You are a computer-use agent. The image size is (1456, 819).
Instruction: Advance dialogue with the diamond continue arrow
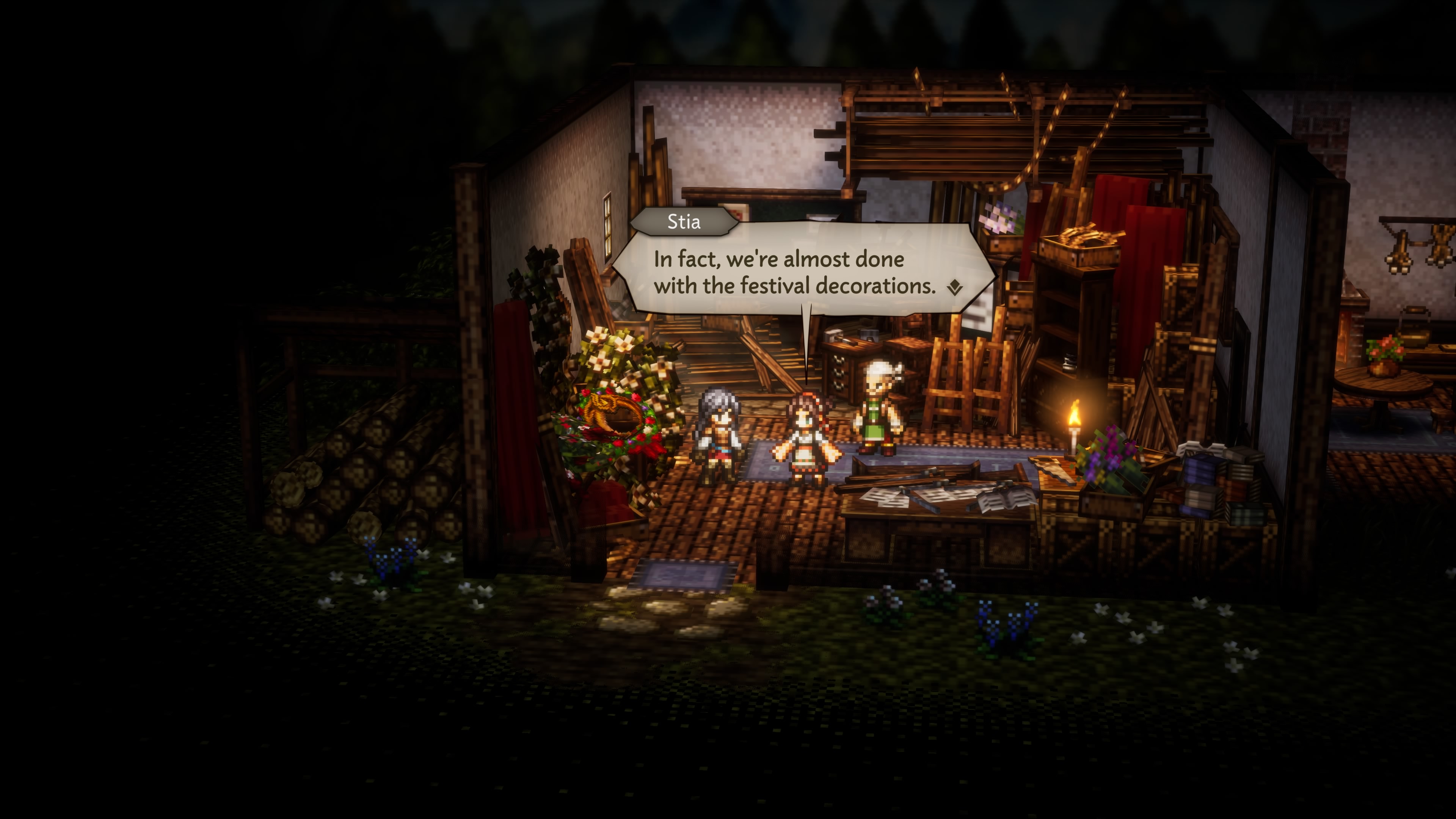click(x=955, y=288)
